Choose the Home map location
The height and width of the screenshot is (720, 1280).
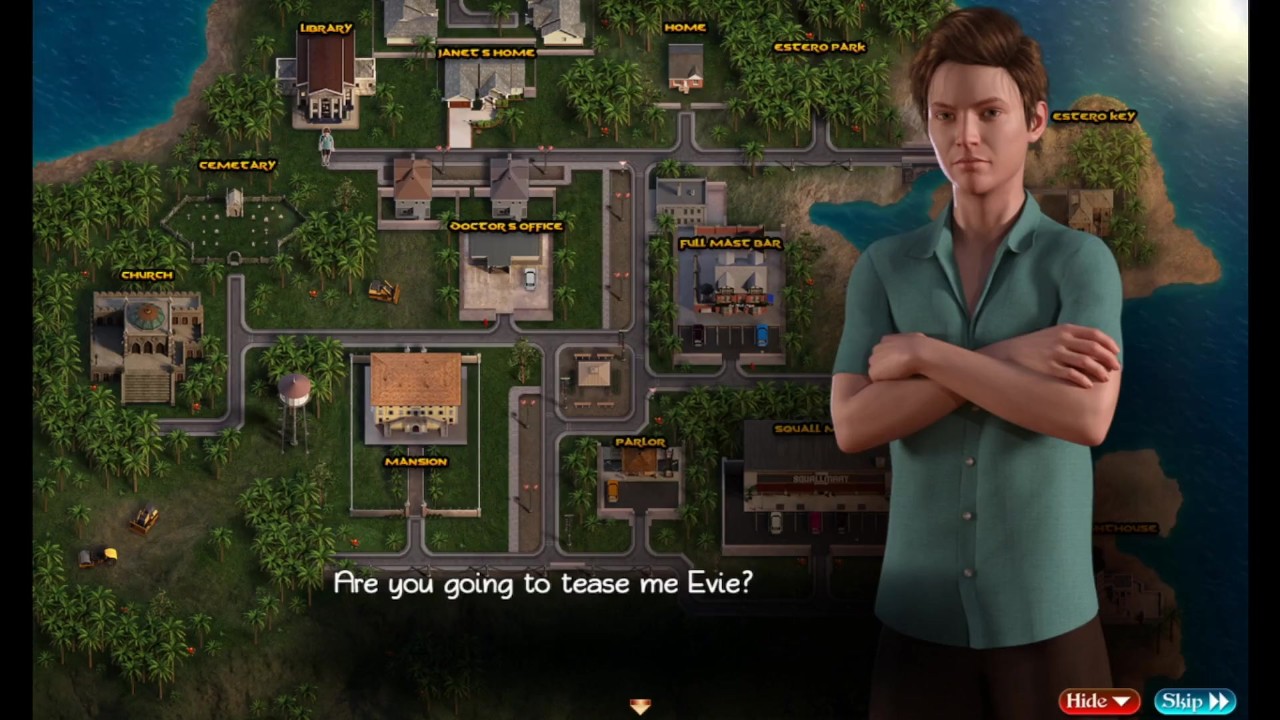(685, 65)
